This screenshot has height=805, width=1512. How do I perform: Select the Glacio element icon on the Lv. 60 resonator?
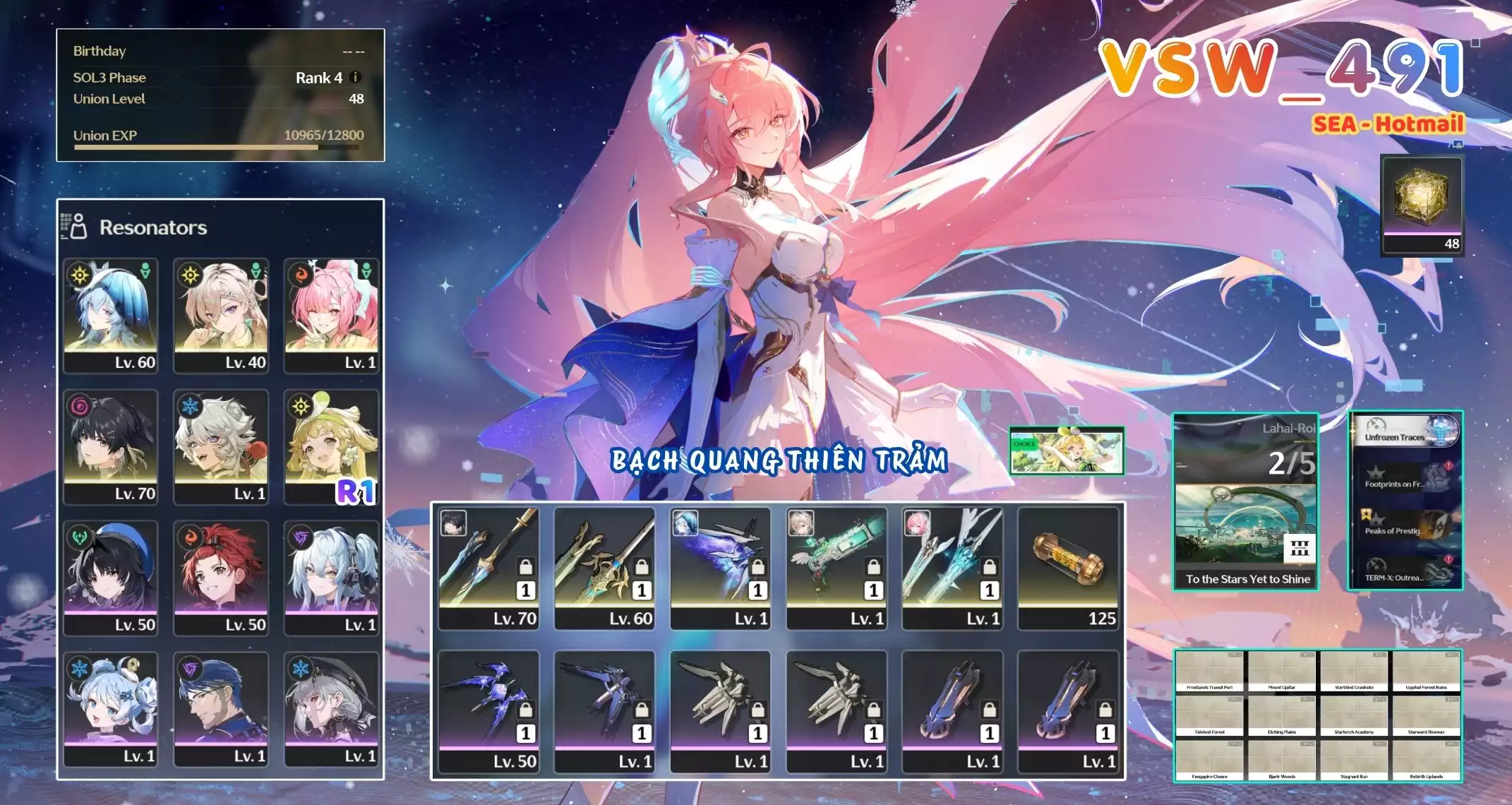tap(80, 275)
